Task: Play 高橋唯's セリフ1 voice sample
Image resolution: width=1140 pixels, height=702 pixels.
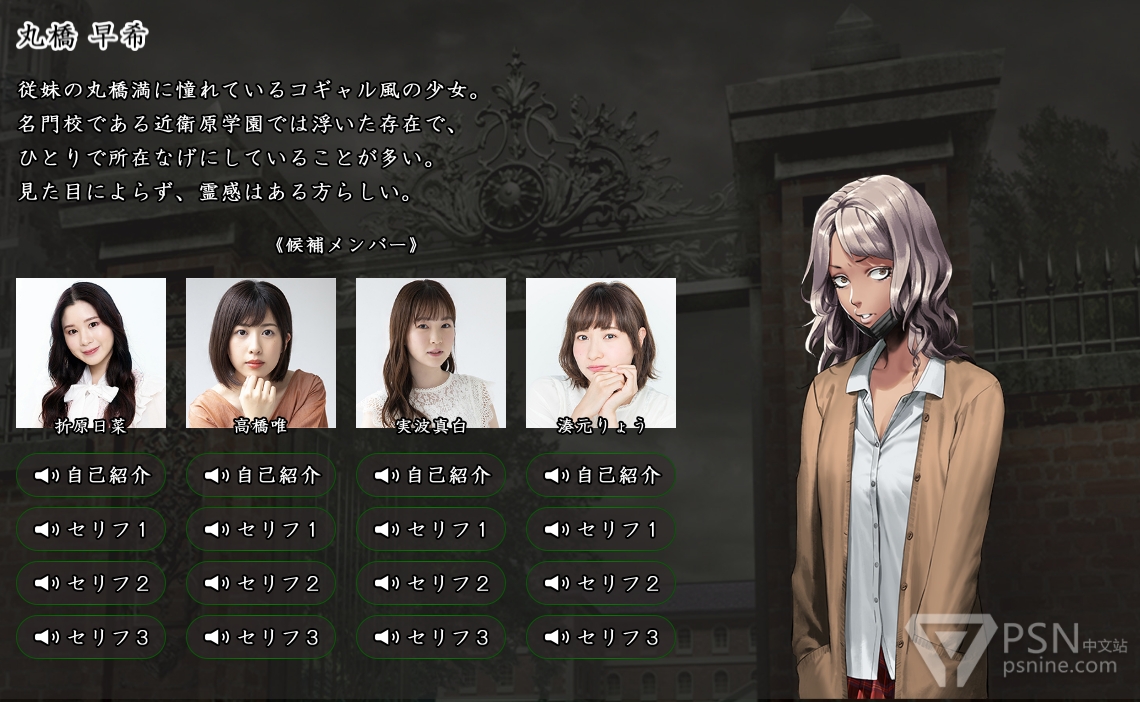Action: 261,529
